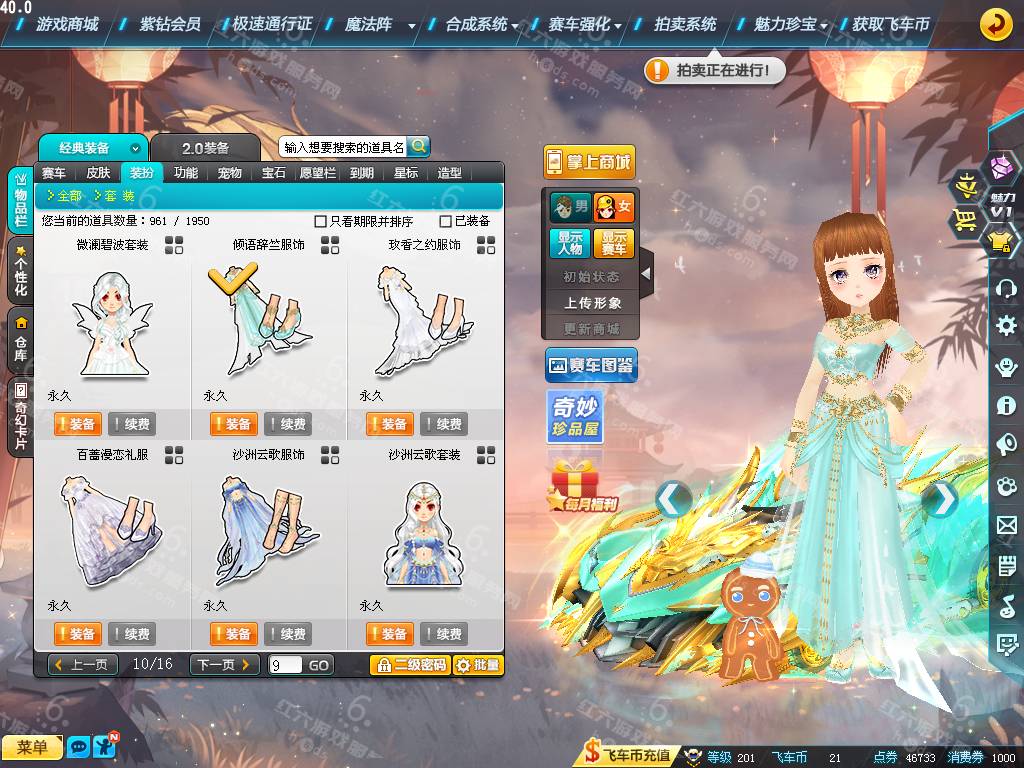This screenshot has width=1024, height=768.
Task: Open the 赛车图鉴 car gallery
Action: pos(591,366)
